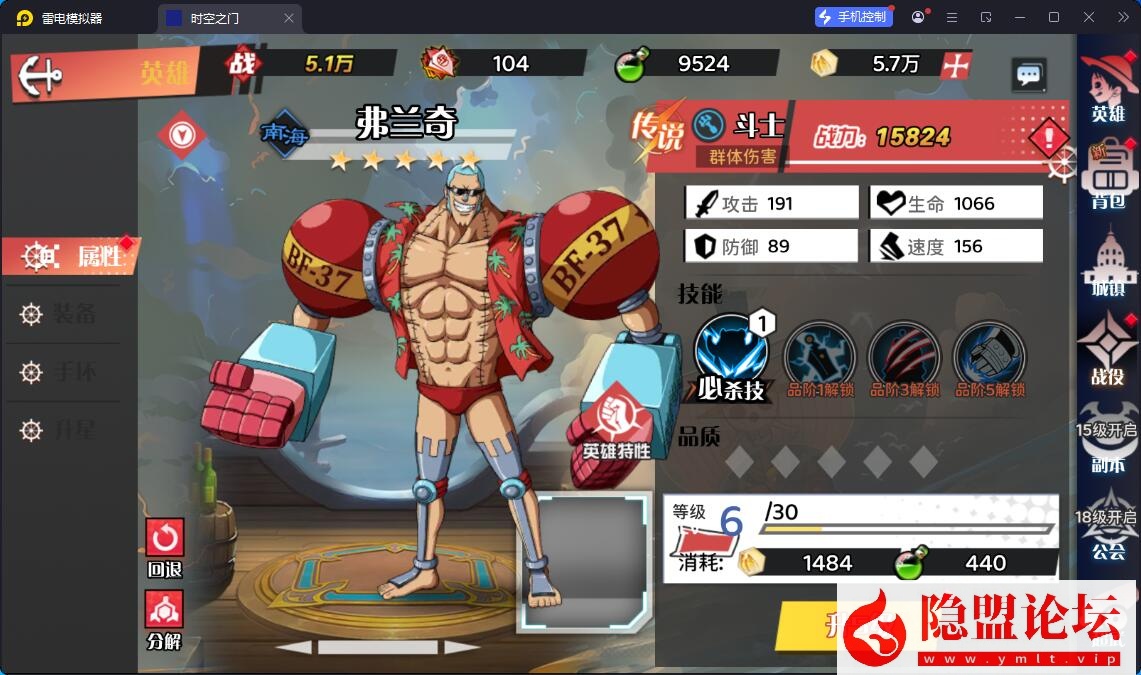Select the 手环 bracelet tab
This screenshot has width=1141, height=675.
pos(62,372)
